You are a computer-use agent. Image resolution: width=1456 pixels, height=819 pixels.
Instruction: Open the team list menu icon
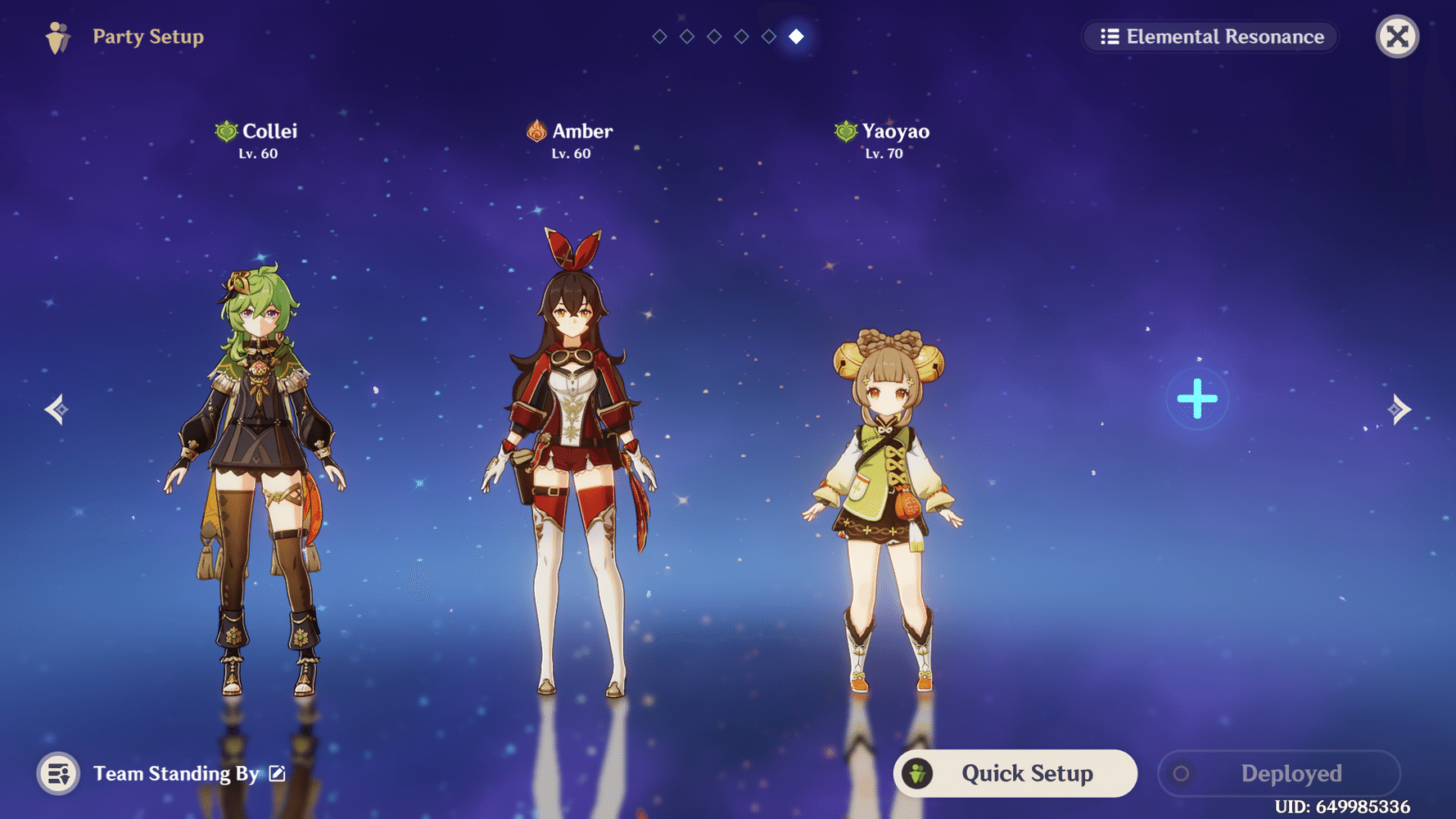tap(58, 773)
